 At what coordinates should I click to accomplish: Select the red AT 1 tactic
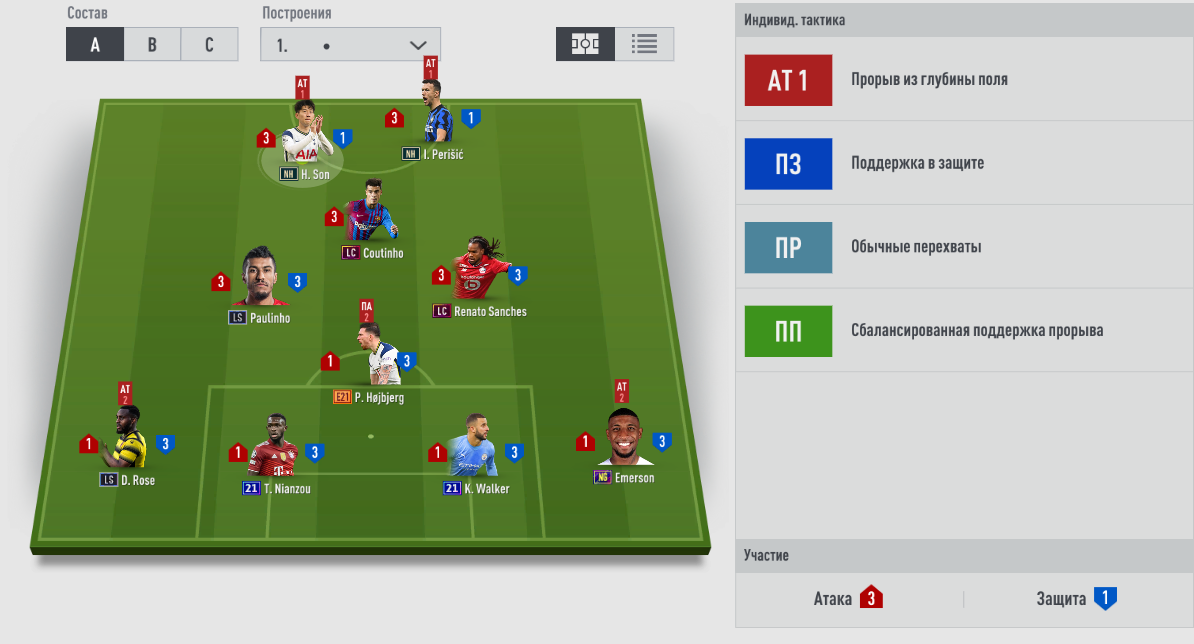[788, 80]
